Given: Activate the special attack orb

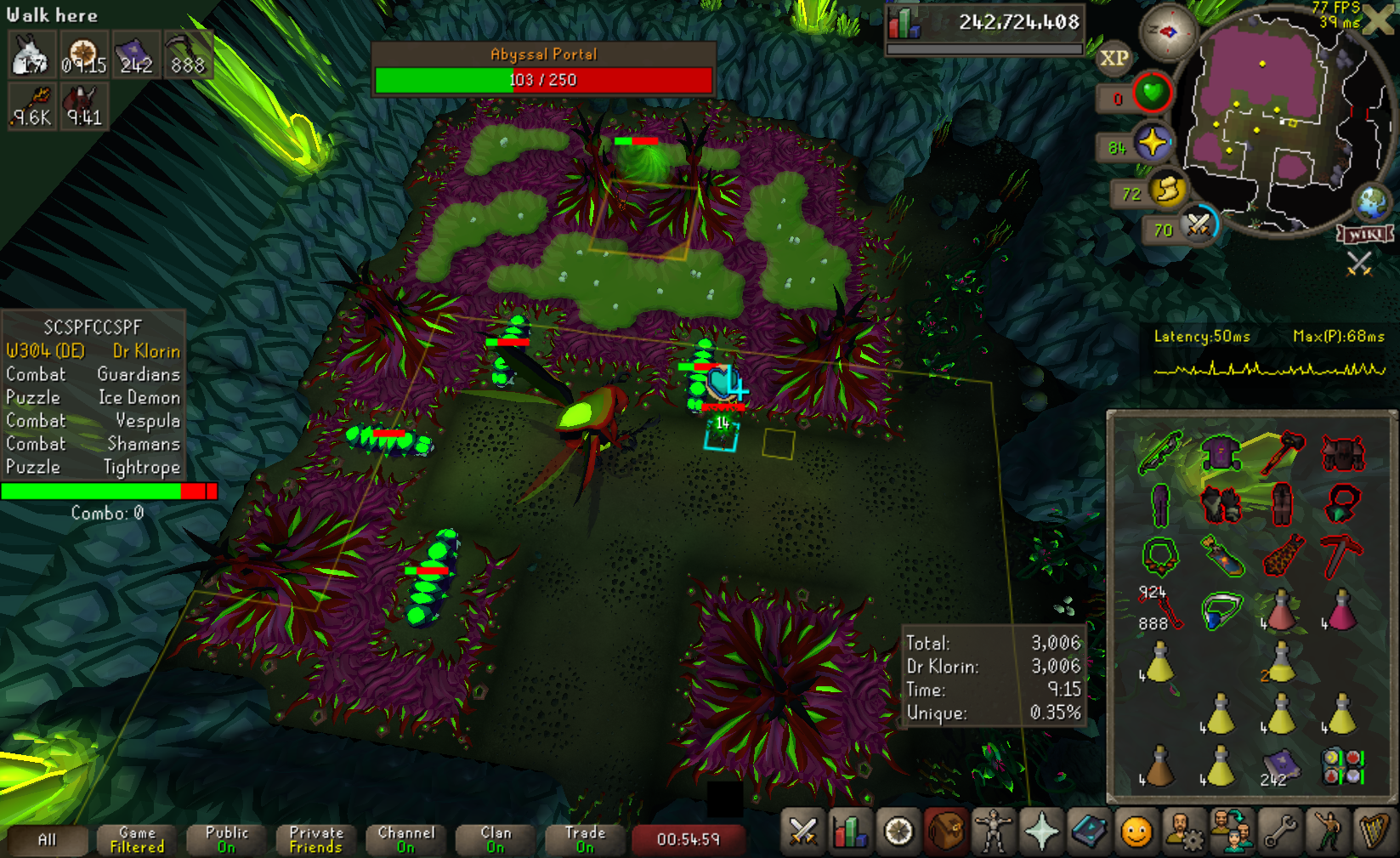Looking at the screenshot, I should [1199, 225].
